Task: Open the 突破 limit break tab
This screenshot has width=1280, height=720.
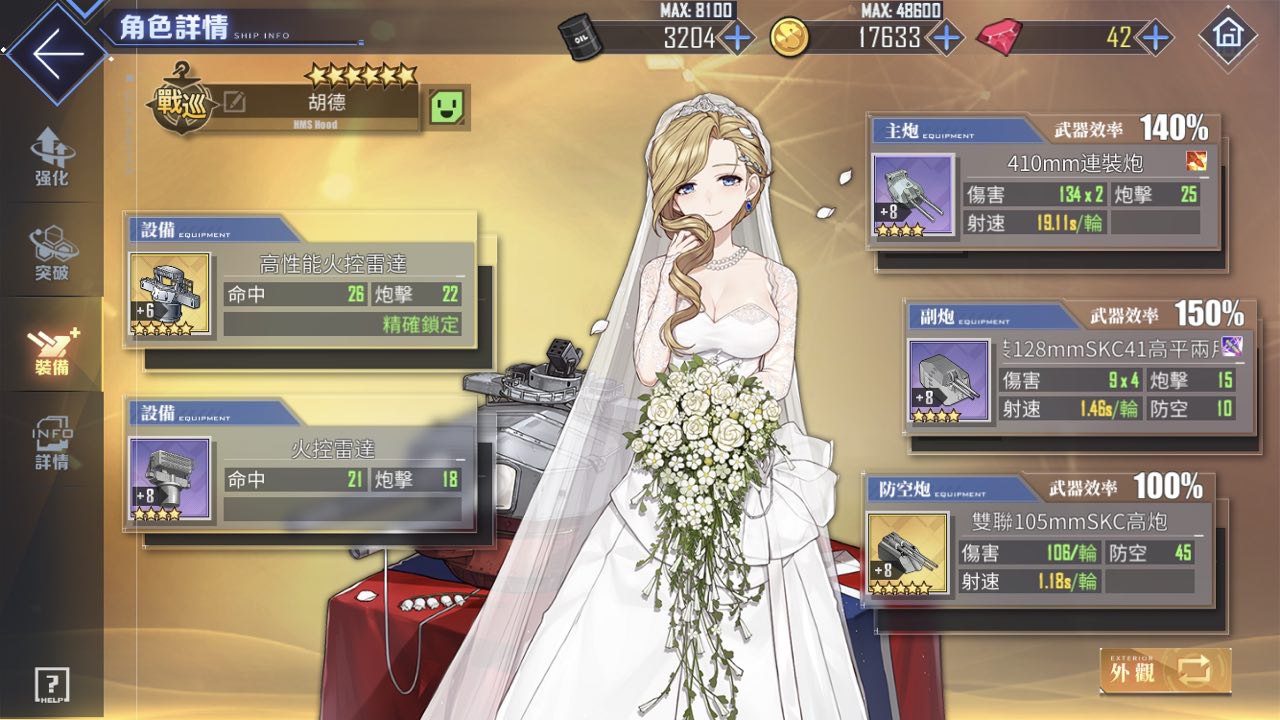Action: 51,252
